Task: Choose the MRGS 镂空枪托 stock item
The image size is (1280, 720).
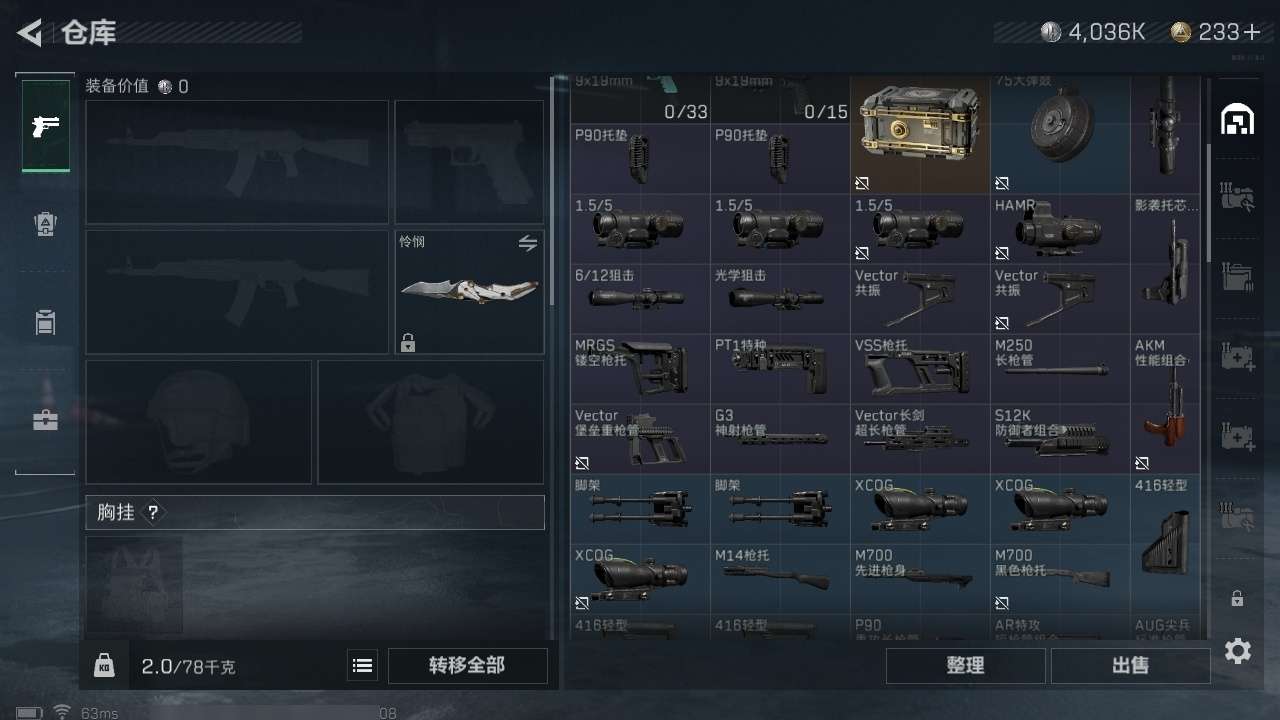Action: [640, 369]
